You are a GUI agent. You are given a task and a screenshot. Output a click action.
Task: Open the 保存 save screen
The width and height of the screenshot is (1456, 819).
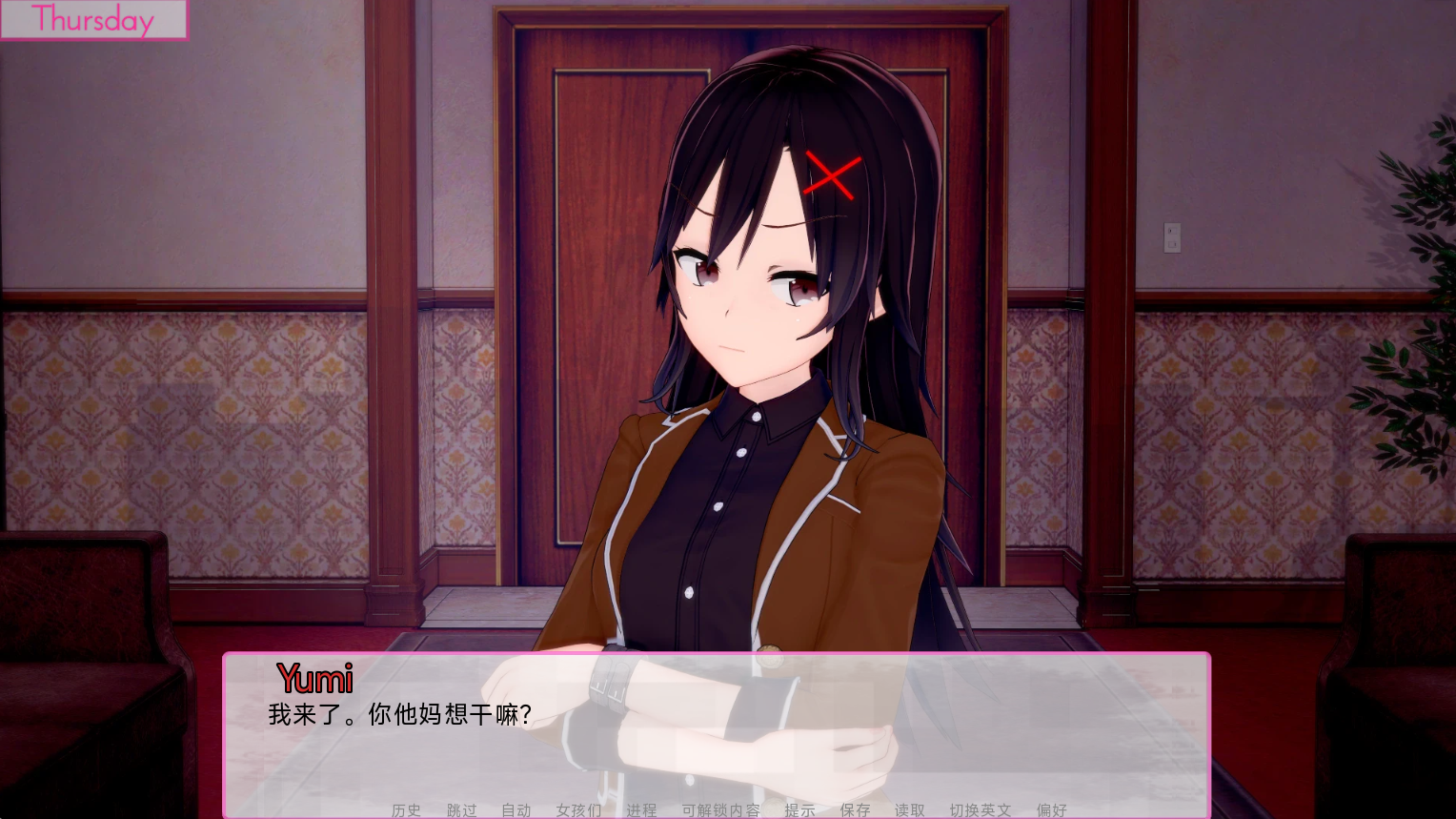[x=855, y=810]
